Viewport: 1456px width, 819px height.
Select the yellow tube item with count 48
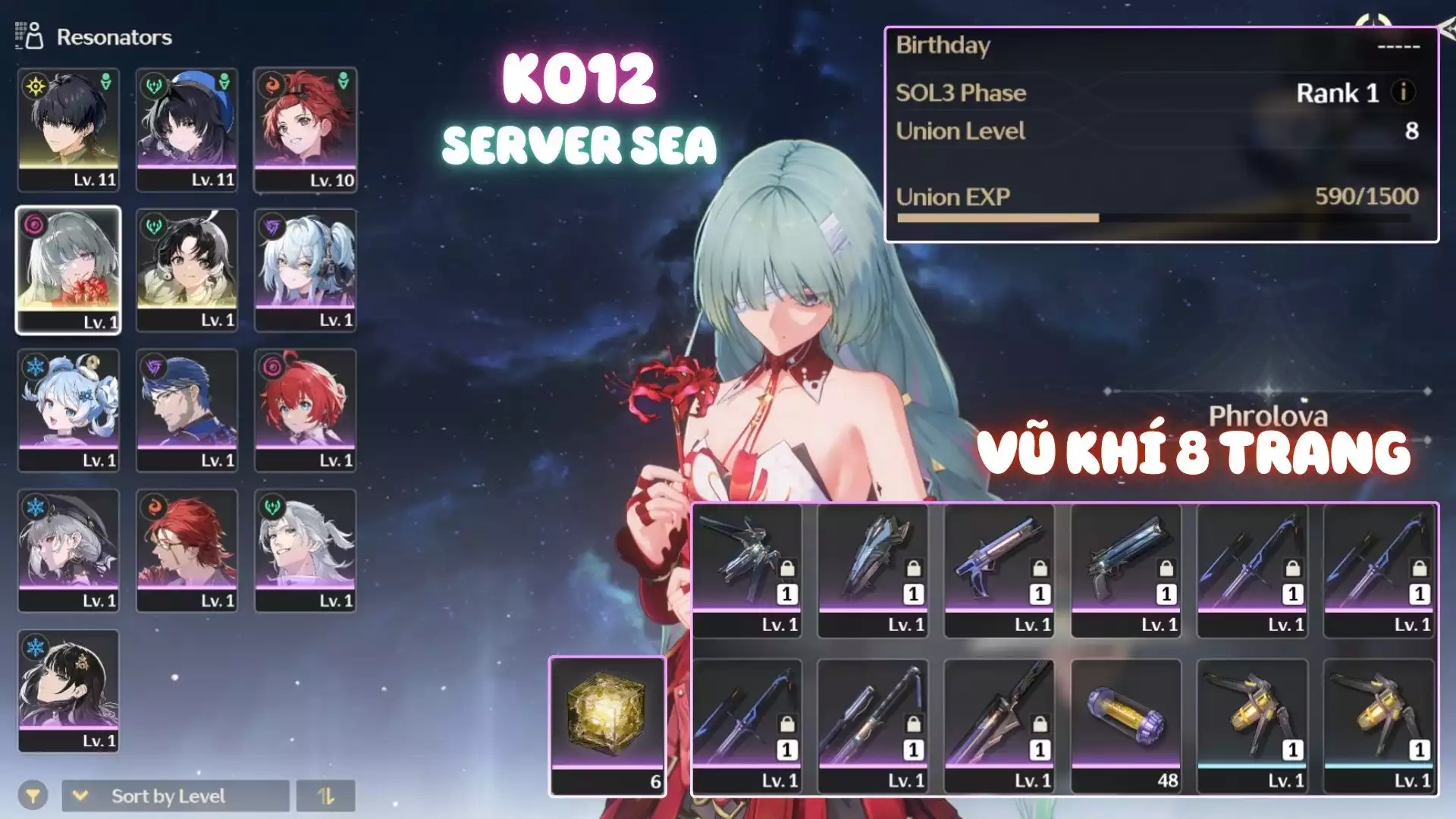(1126, 726)
